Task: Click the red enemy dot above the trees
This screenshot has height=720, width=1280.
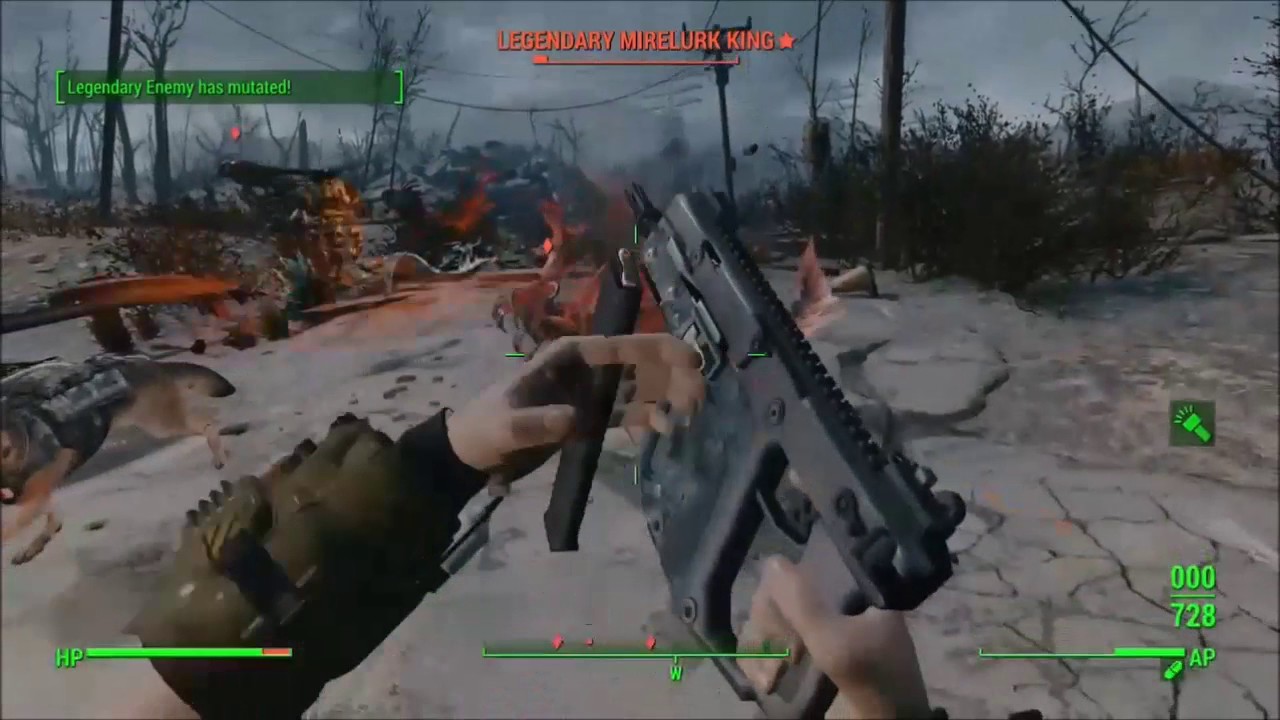Action: pyautogui.click(x=235, y=133)
